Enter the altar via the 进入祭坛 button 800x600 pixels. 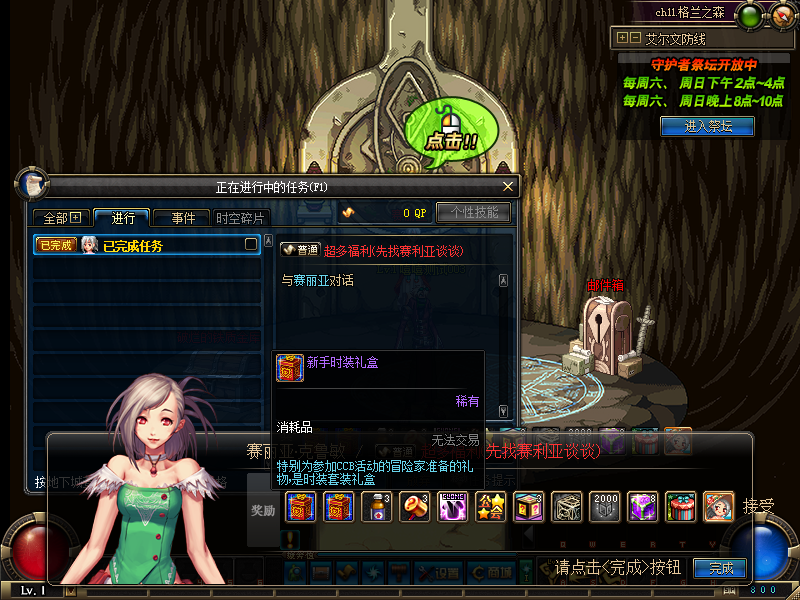coord(707,126)
